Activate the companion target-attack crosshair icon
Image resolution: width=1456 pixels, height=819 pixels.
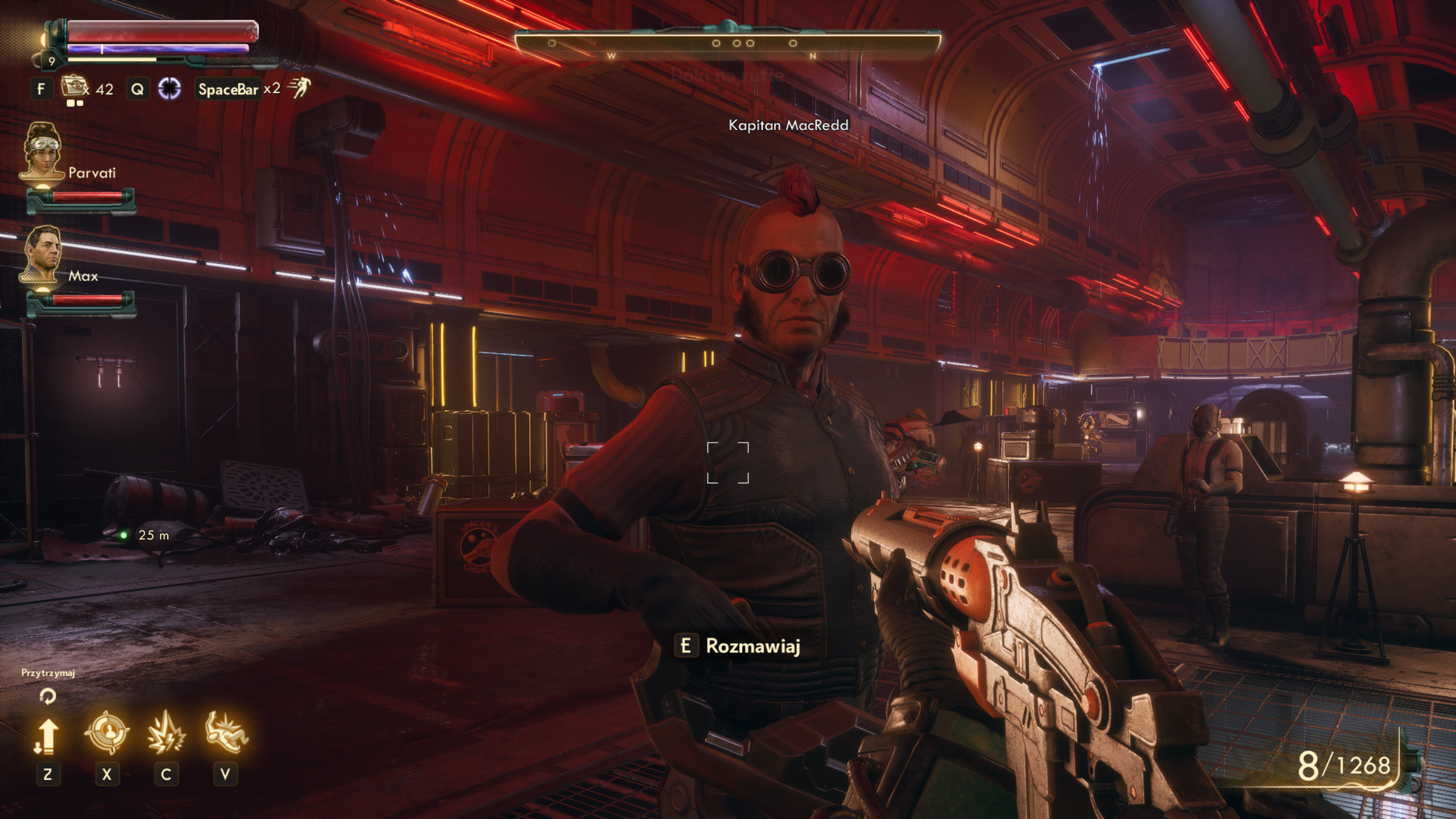(x=106, y=733)
